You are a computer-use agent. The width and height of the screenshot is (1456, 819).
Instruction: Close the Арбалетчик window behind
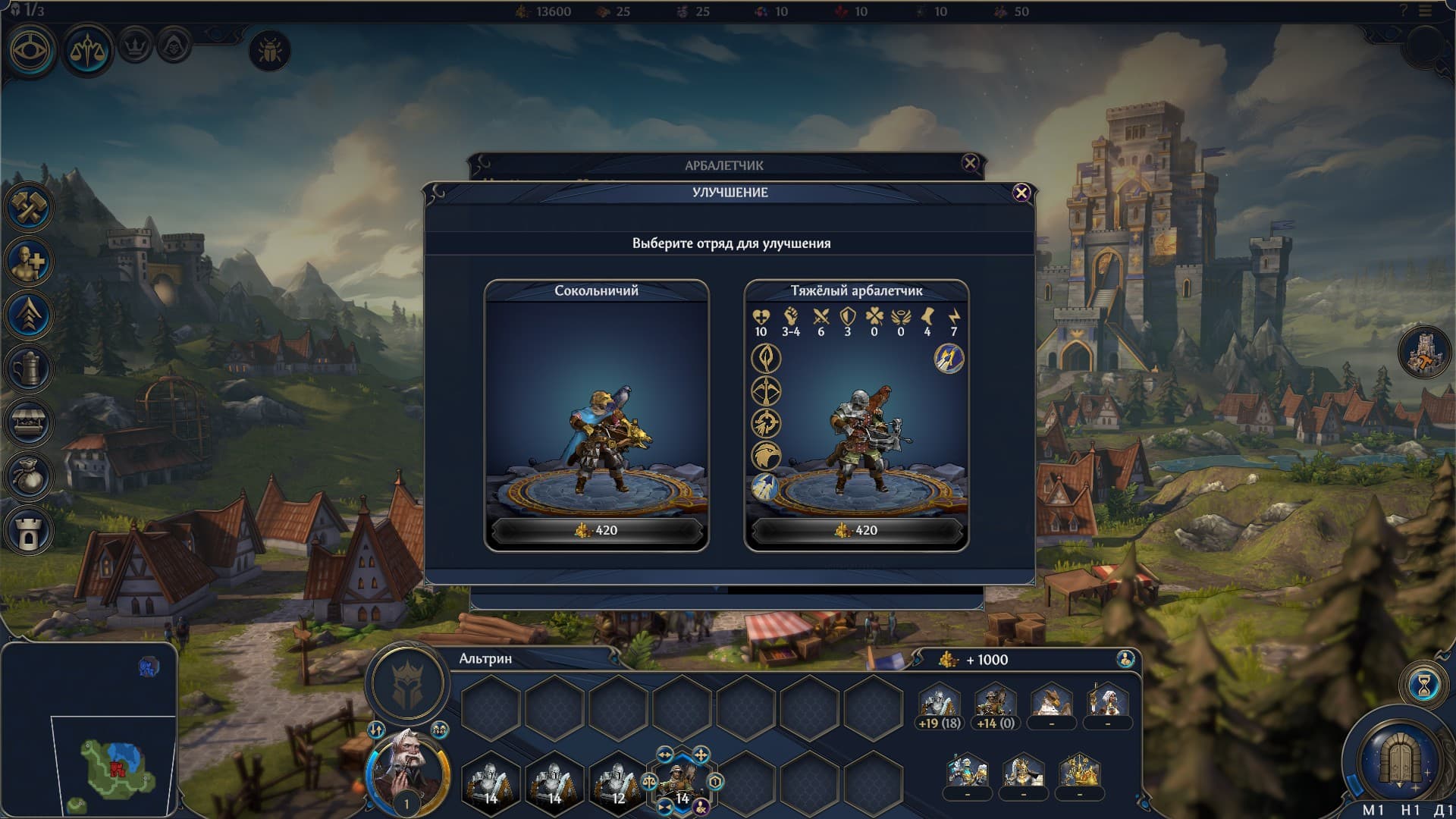tap(970, 163)
